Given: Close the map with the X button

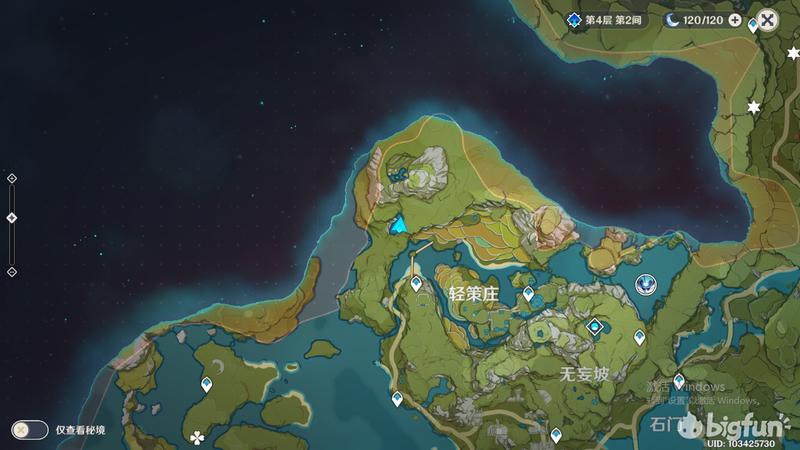Looking at the screenshot, I should [x=767, y=19].
